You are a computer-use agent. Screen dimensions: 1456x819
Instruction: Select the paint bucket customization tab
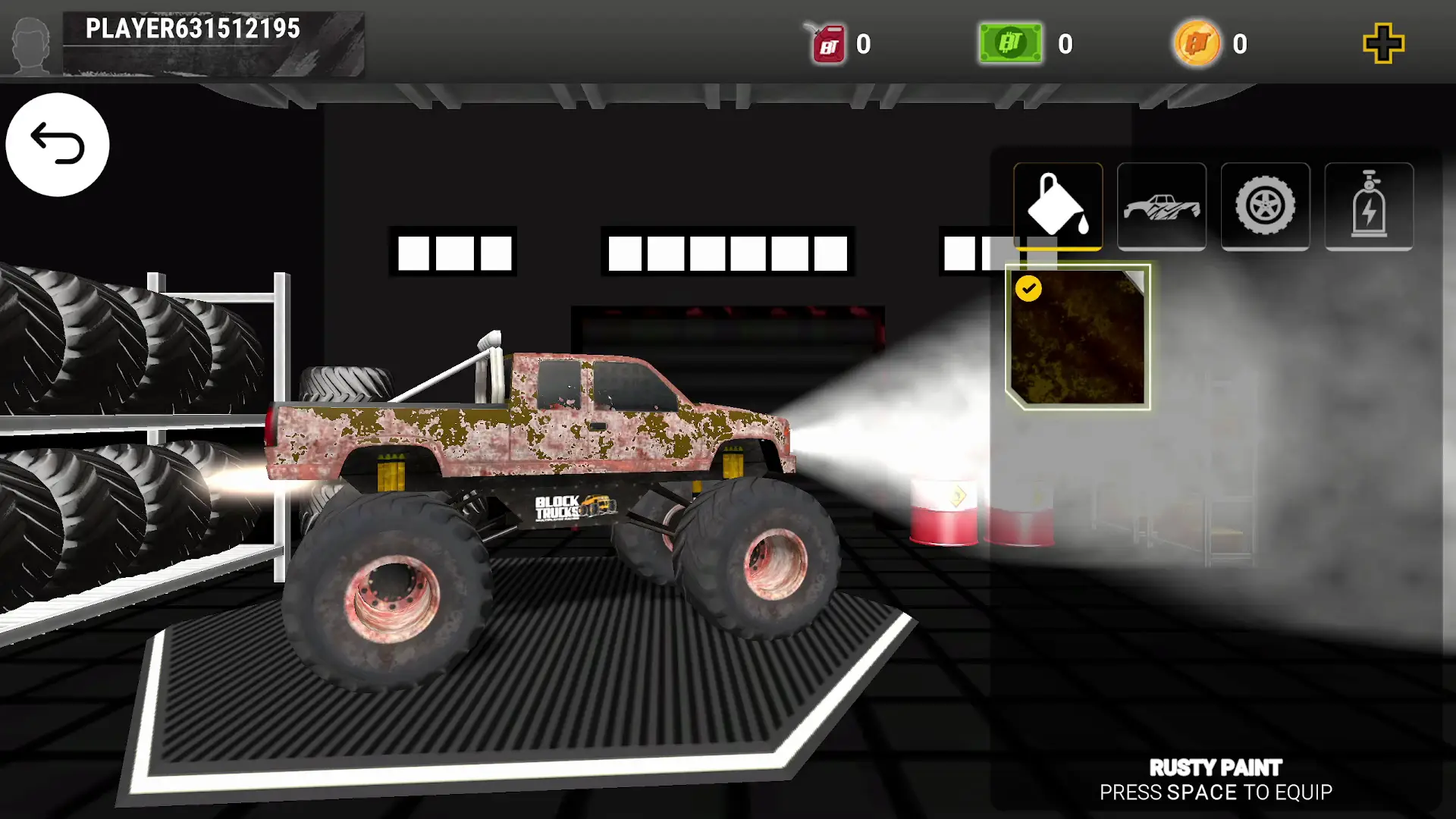click(1058, 206)
